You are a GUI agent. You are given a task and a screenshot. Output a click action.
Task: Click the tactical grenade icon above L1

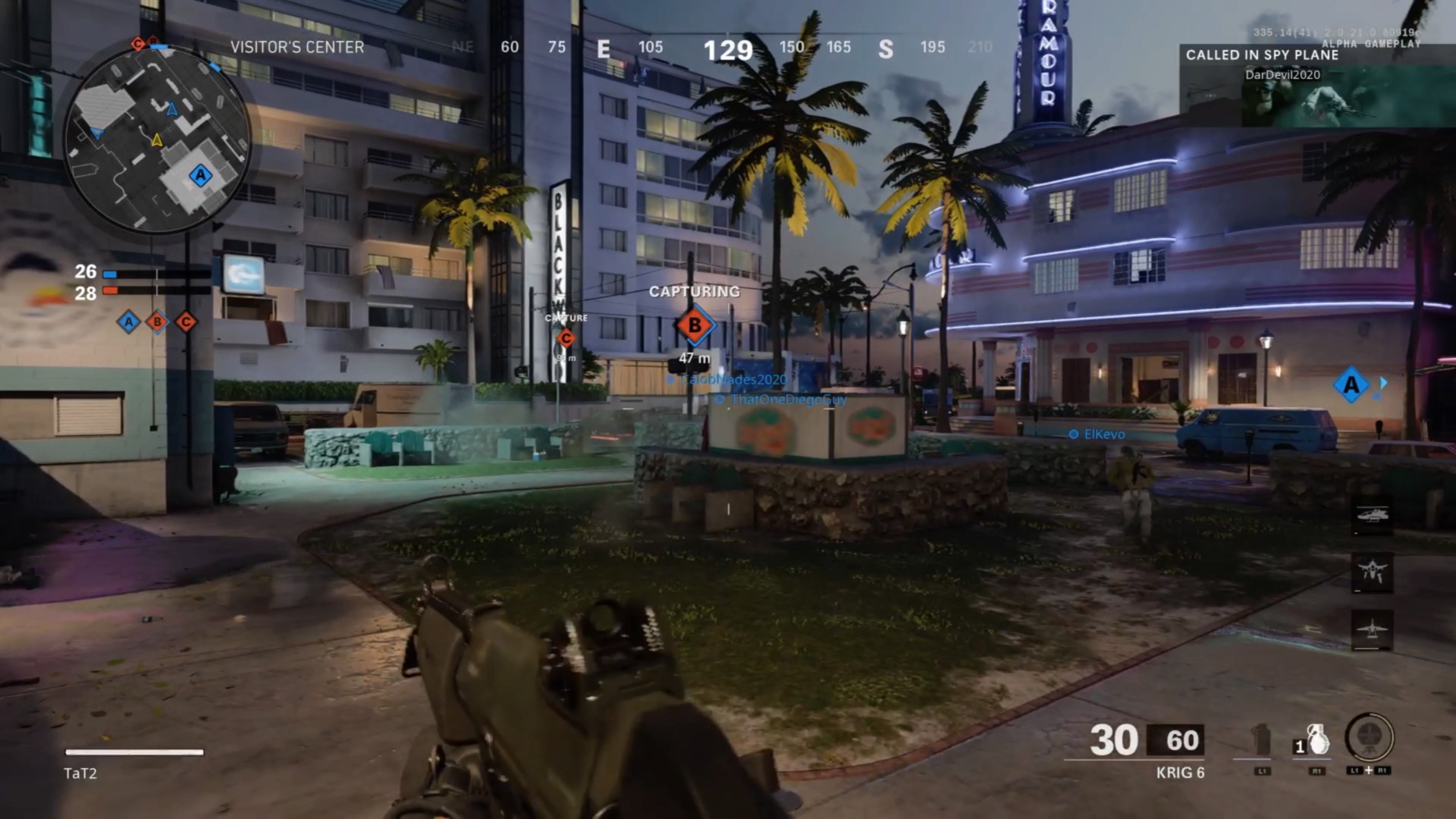coord(1260,739)
